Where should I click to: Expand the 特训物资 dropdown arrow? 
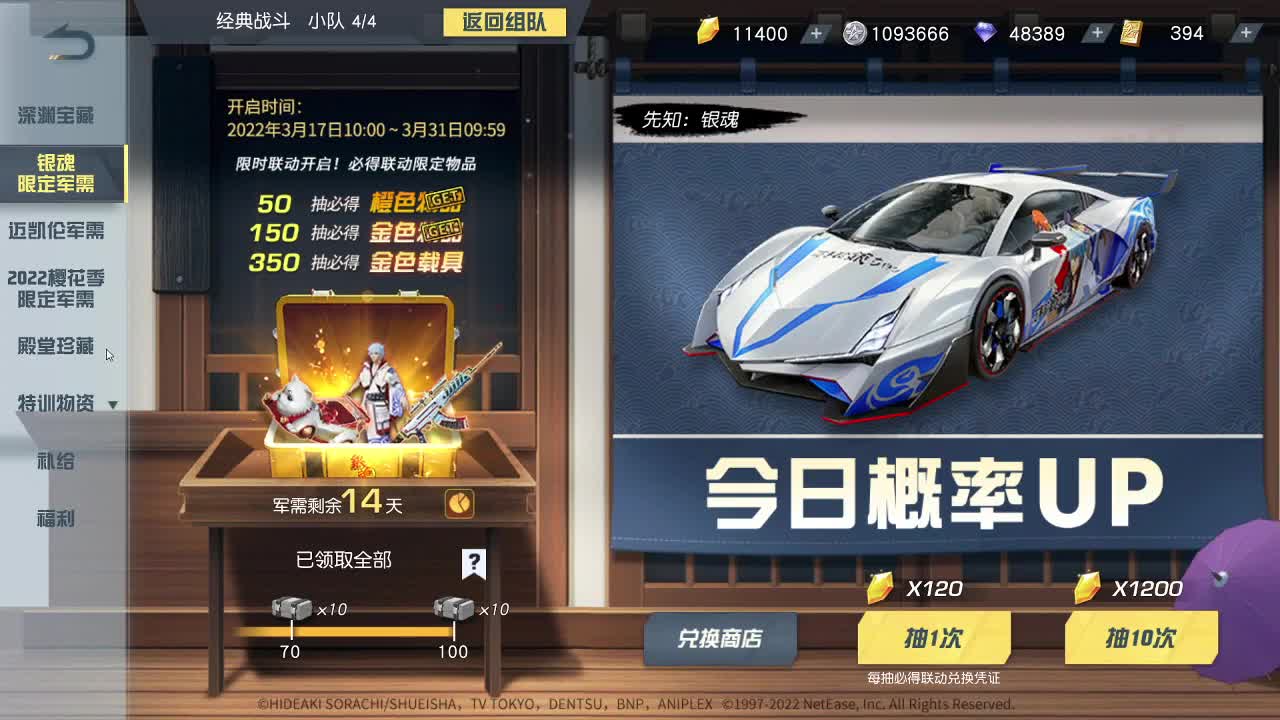tap(113, 404)
